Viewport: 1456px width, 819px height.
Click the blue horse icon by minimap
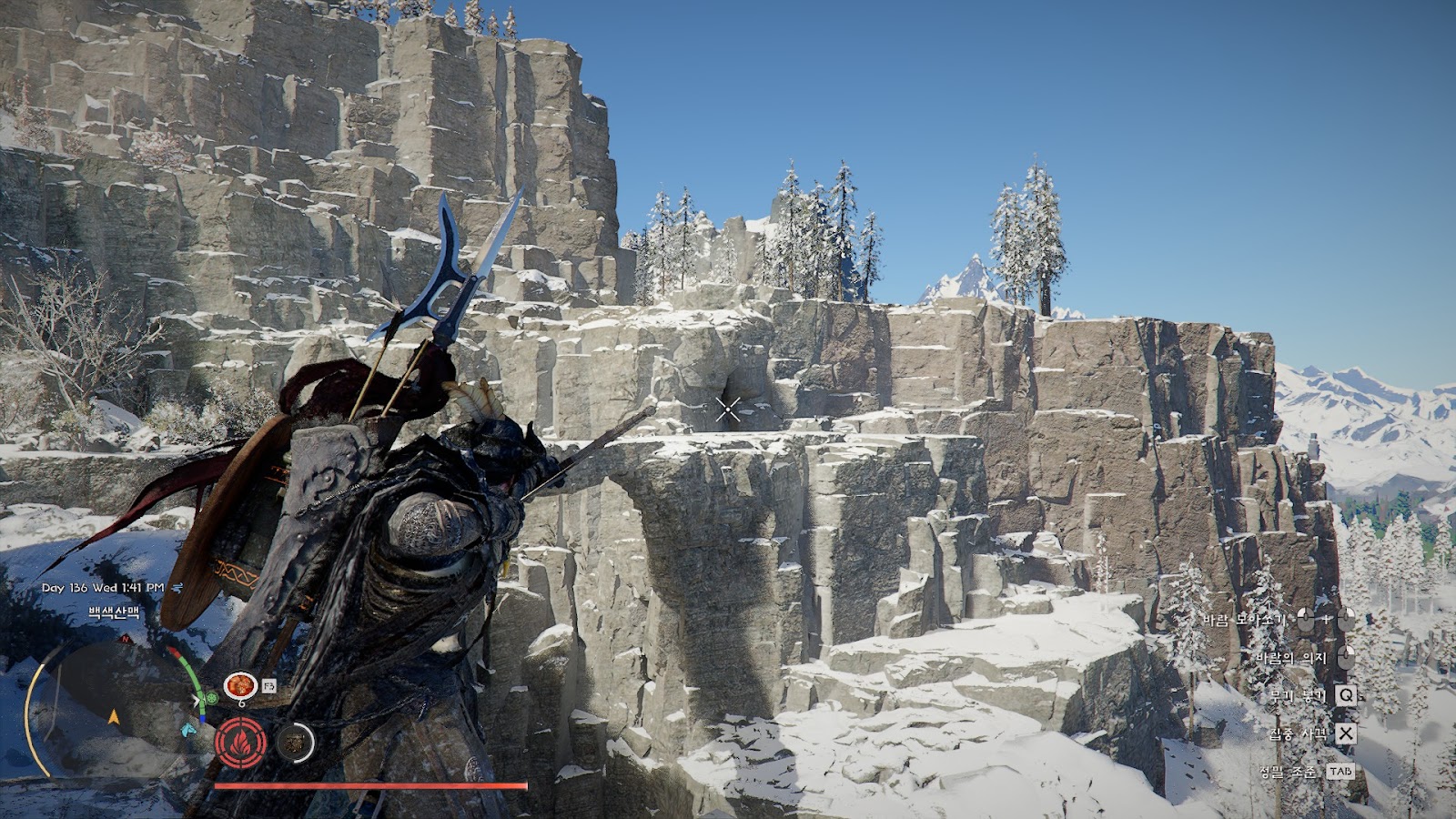(188, 729)
